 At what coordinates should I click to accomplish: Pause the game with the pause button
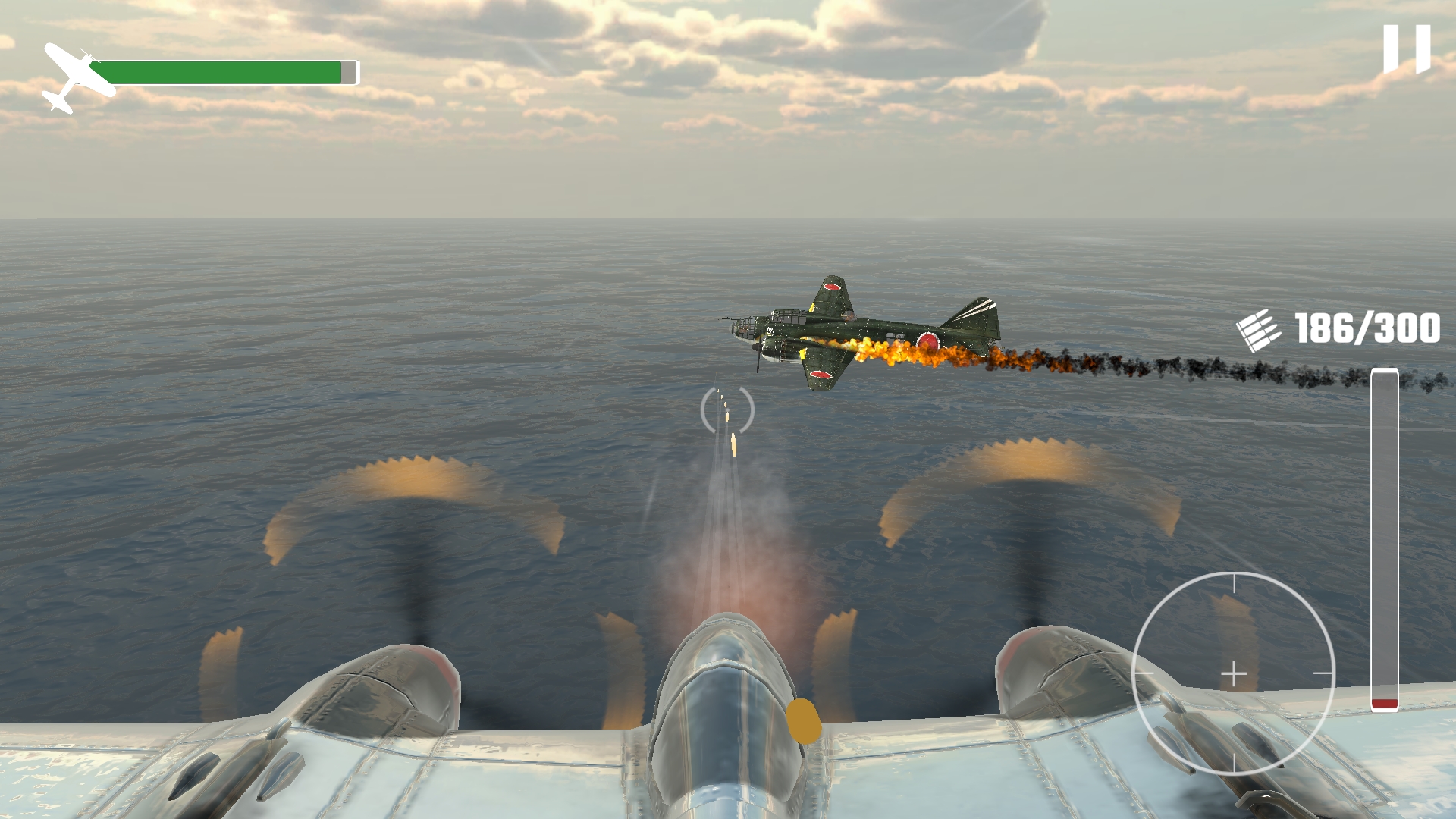pos(1407,49)
